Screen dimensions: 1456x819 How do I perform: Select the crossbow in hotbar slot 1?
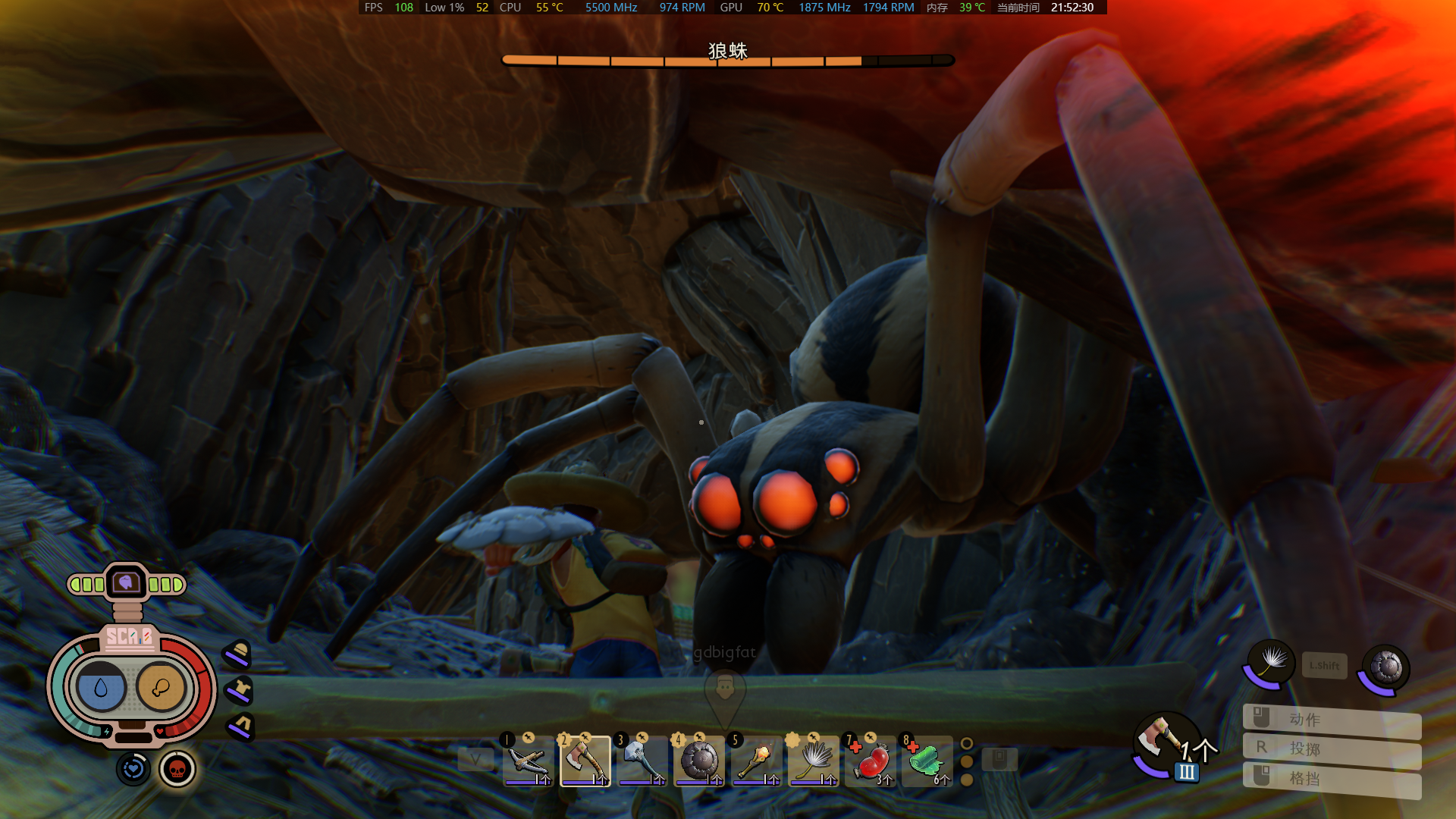point(528,761)
